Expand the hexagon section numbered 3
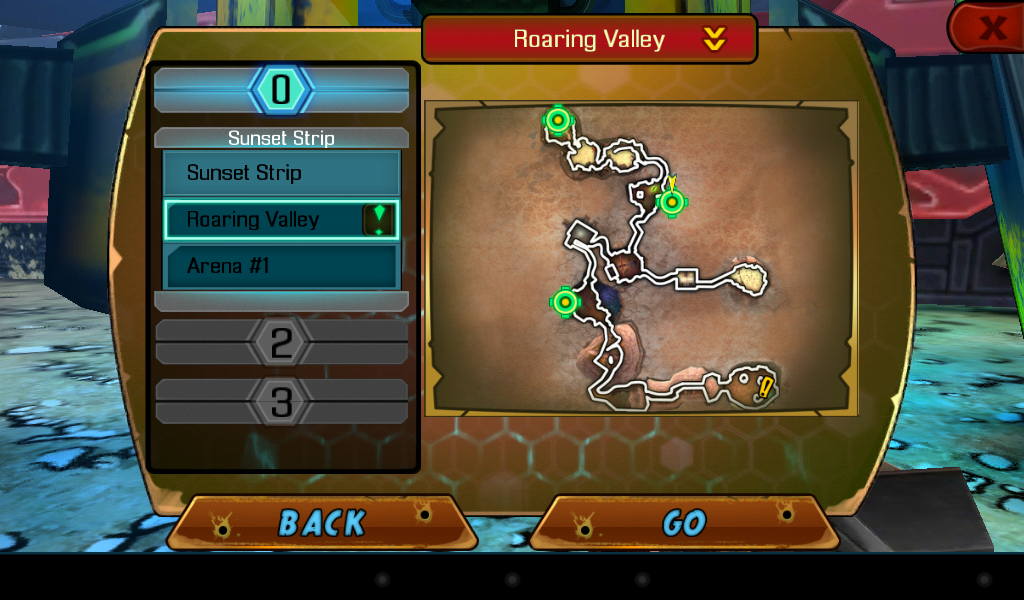Image resolution: width=1024 pixels, height=600 pixels. (x=281, y=403)
